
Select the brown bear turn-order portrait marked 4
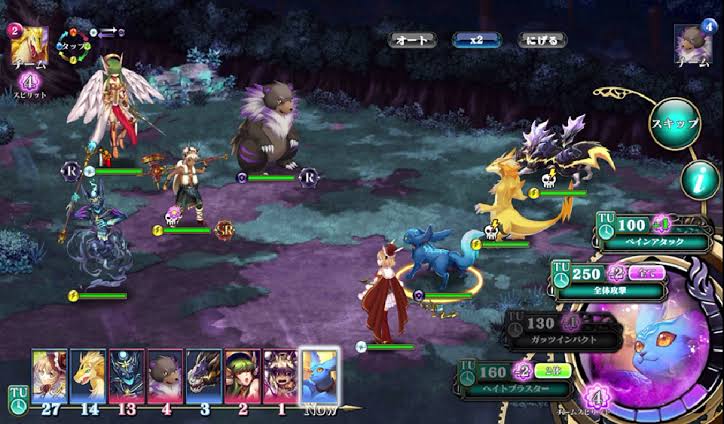pos(165,375)
